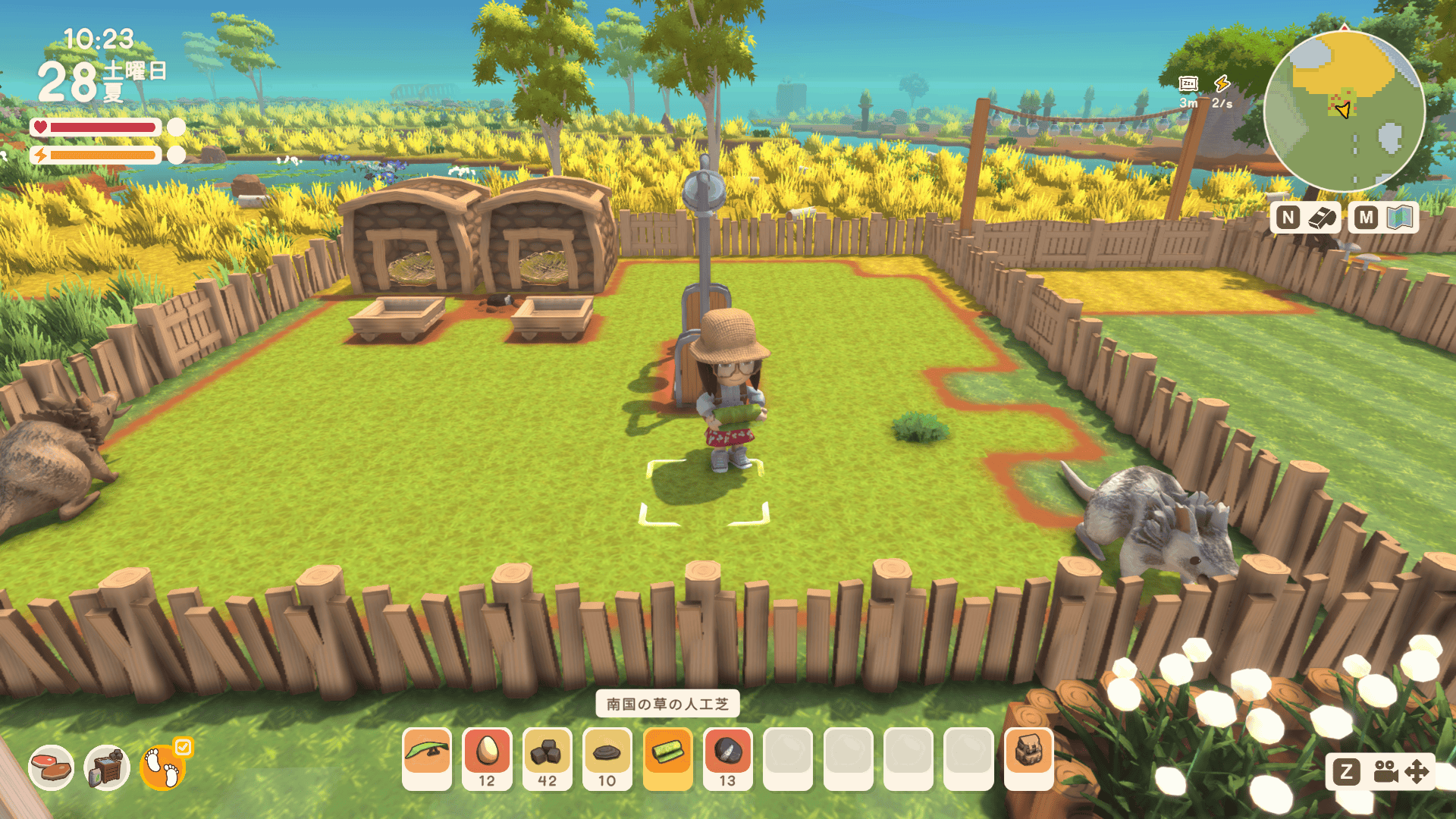Toggle the footprints mode button

(x=163, y=767)
